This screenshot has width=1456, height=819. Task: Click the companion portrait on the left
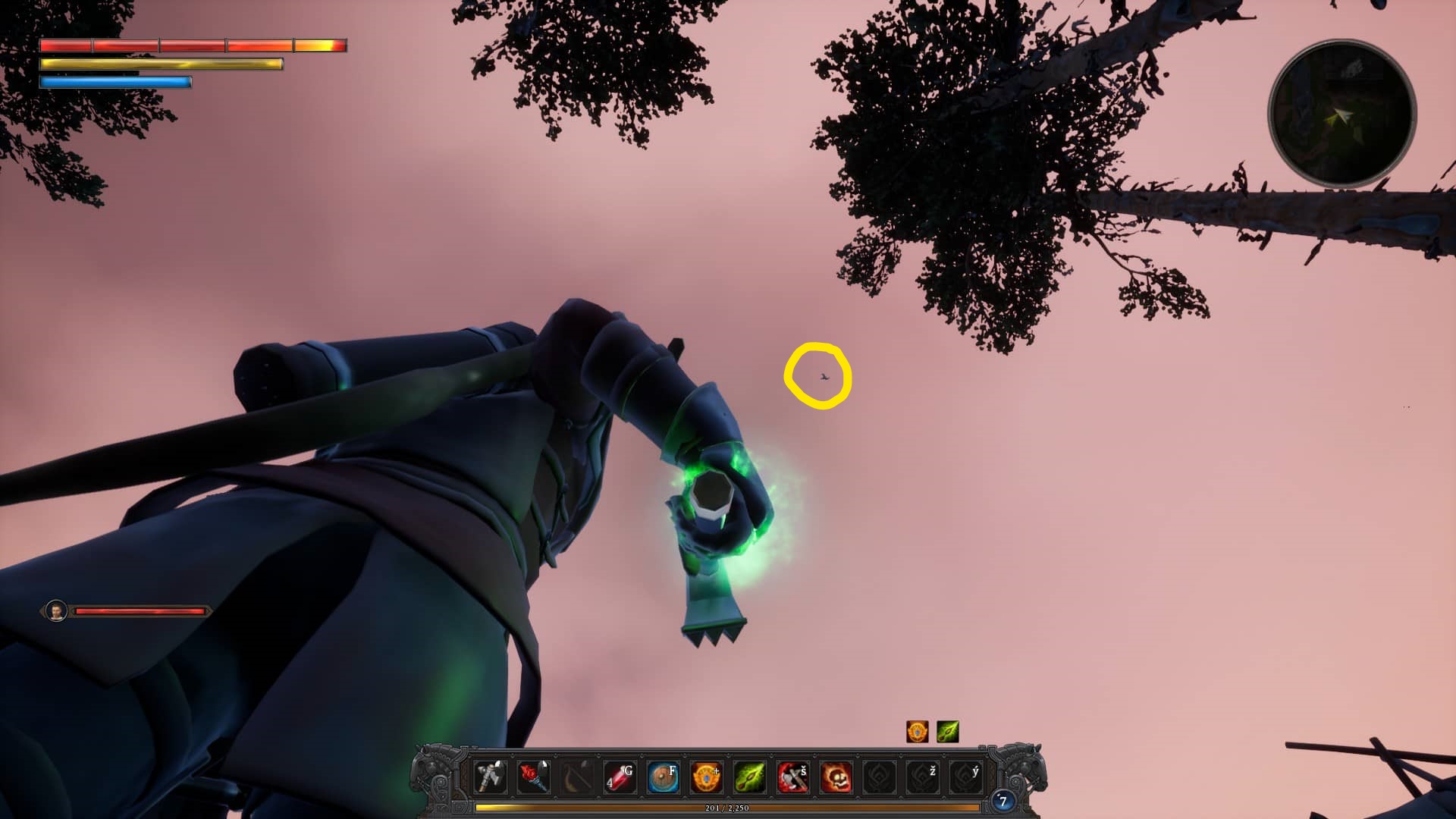coord(56,610)
